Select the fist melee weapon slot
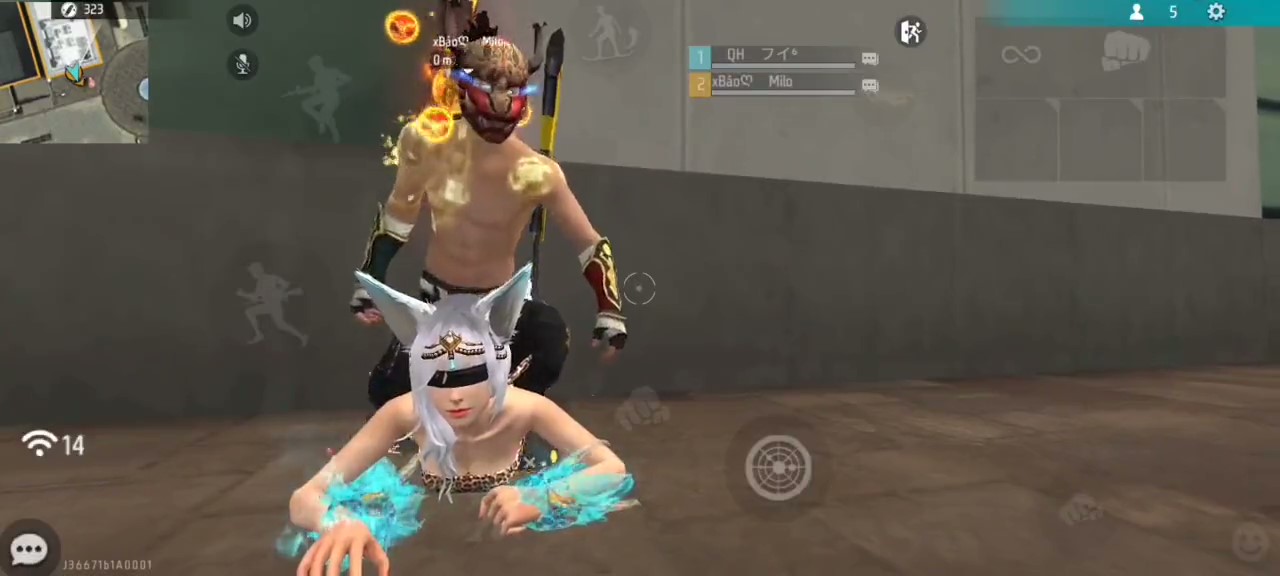The height and width of the screenshot is (576, 1280). (x=1125, y=50)
